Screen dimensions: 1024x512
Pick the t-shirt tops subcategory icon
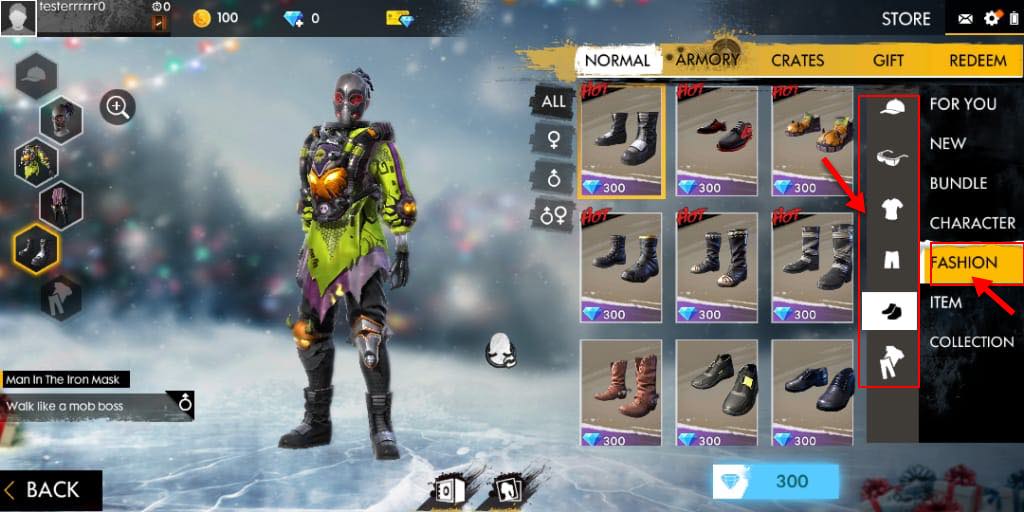(x=890, y=208)
